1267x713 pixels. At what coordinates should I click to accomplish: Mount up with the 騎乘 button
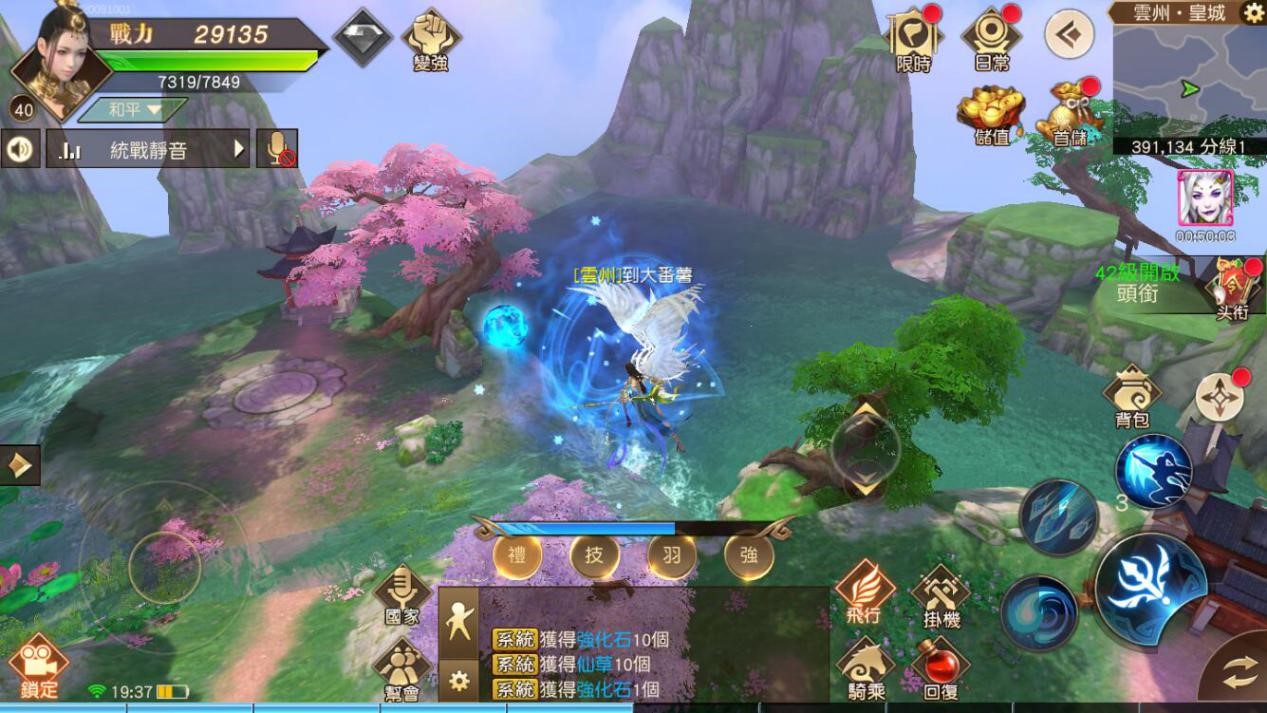tap(864, 668)
